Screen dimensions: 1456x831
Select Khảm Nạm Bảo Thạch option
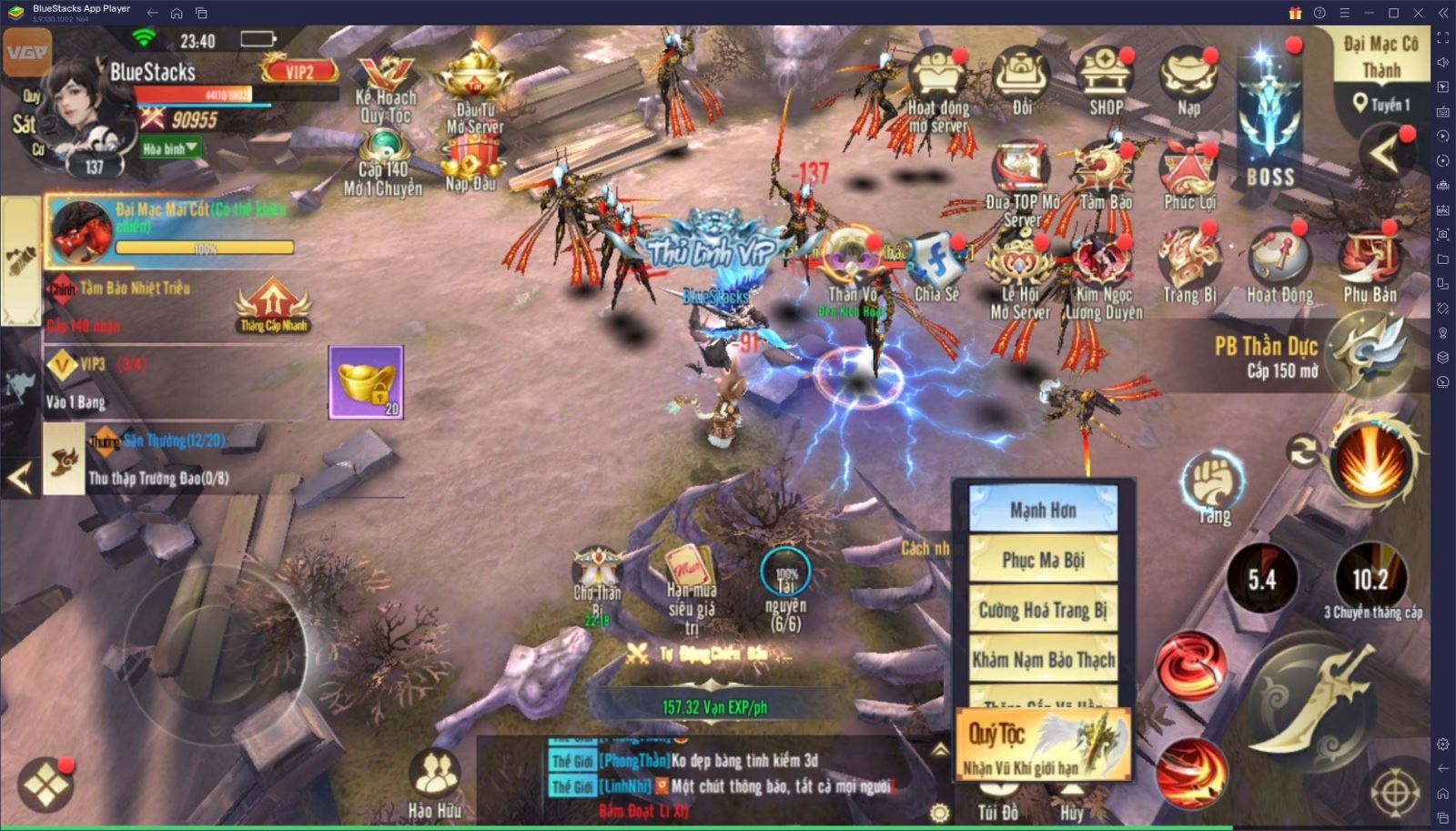(1043, 659)
